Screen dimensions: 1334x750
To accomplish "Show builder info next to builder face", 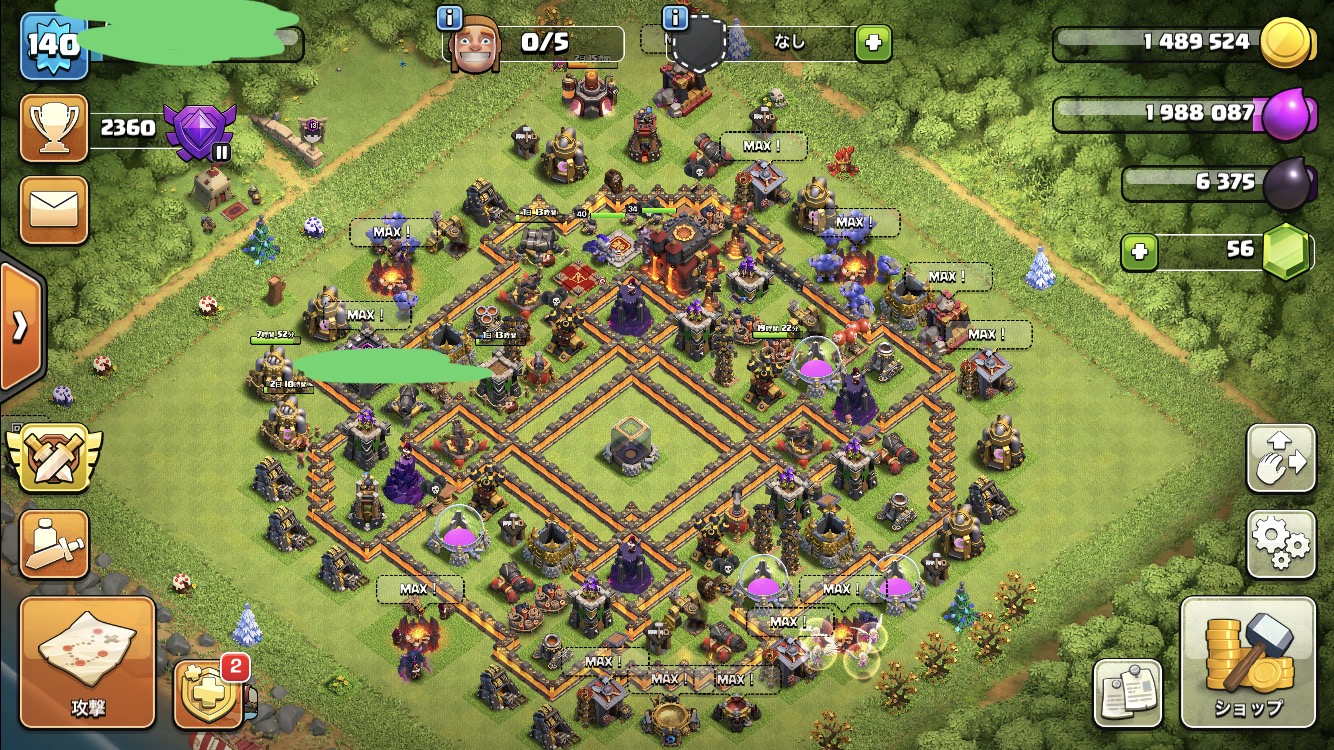I will click(x=450, y=18).
